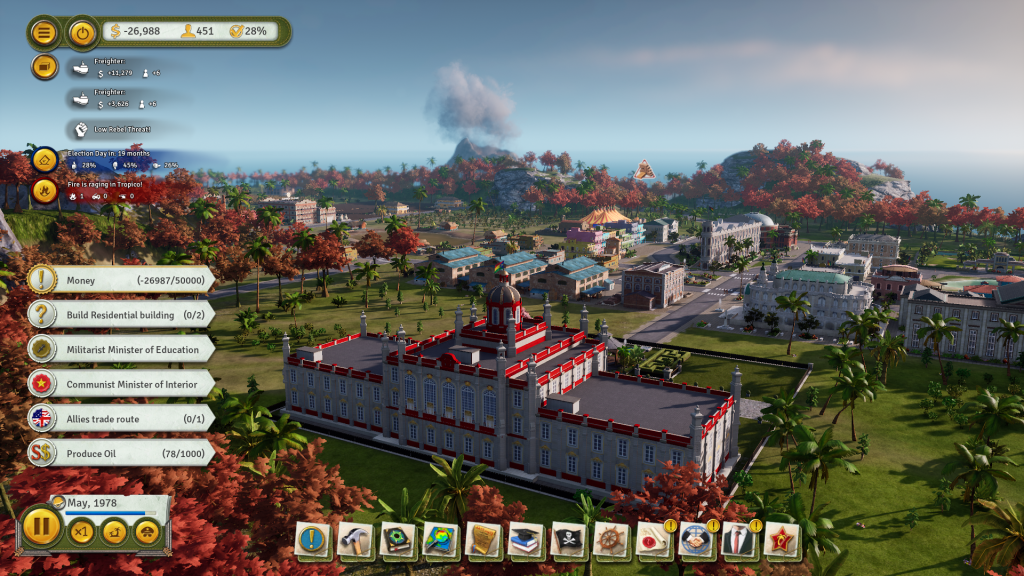
Task: Open the pirate flag raids menu
Action: pos(568,541)
